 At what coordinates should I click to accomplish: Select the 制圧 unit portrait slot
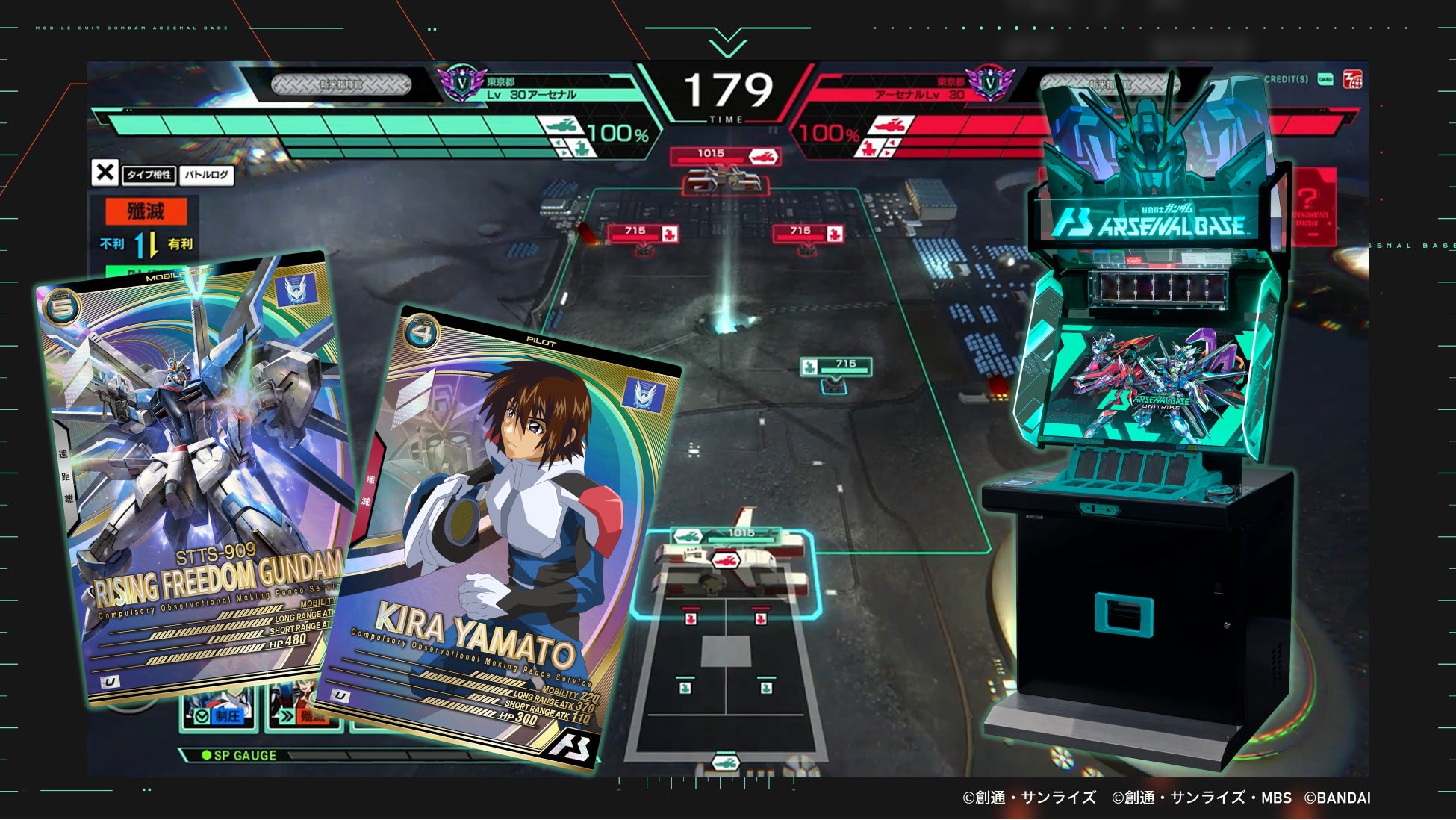[220, 710]
